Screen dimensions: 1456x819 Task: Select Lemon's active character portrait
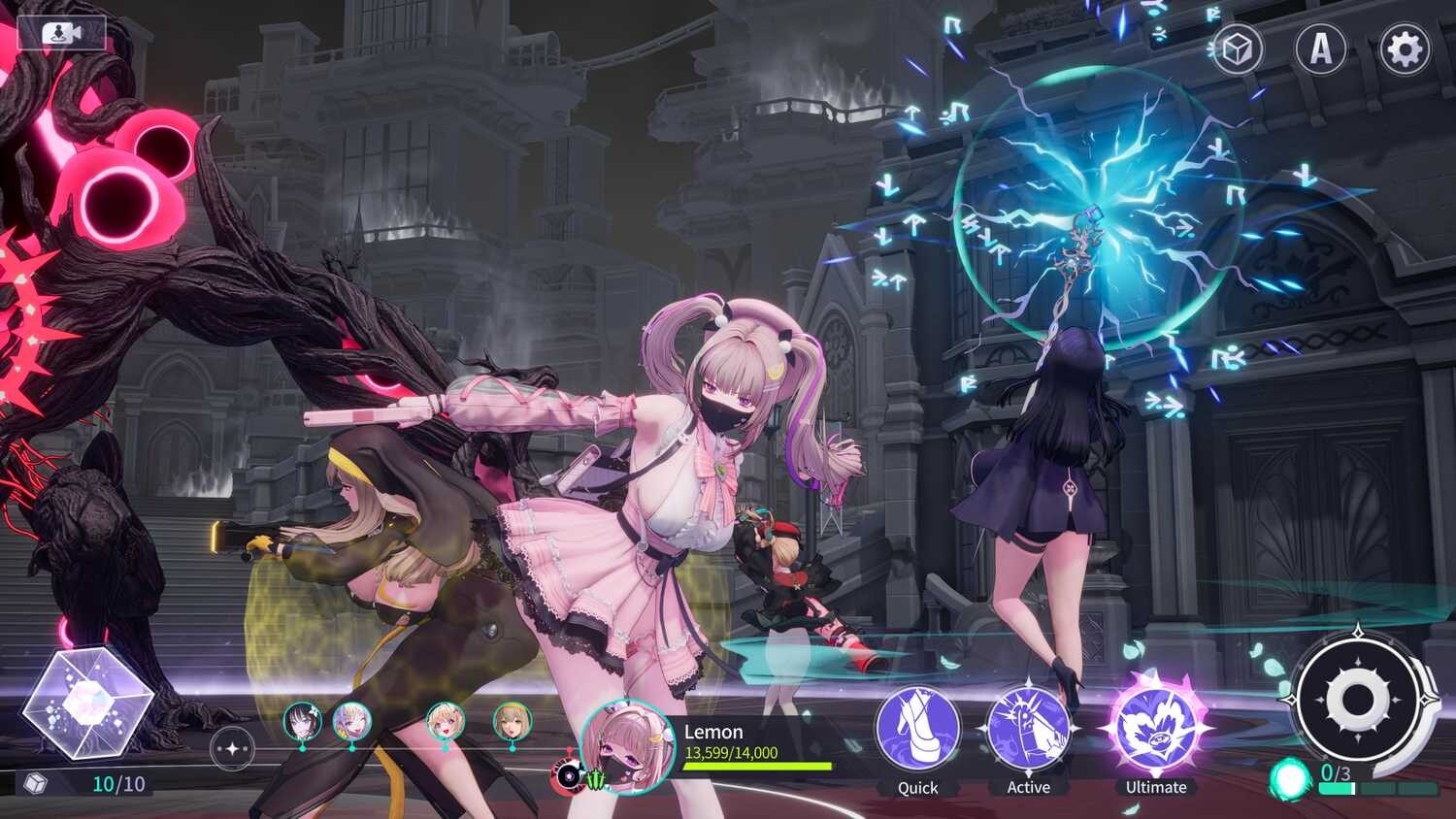pyautogui.click(x=626, y=746)
